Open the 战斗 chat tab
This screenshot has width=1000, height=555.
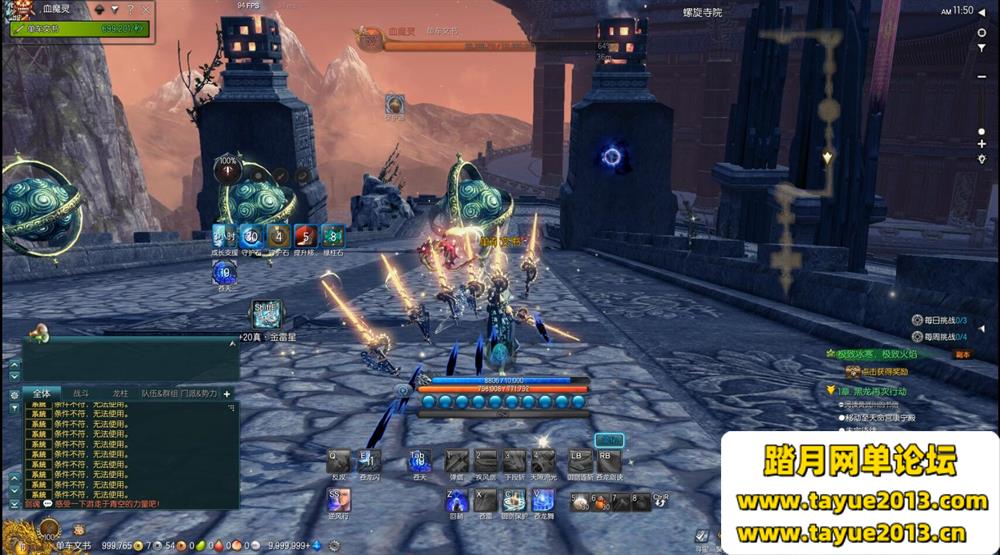coord(81,394)
